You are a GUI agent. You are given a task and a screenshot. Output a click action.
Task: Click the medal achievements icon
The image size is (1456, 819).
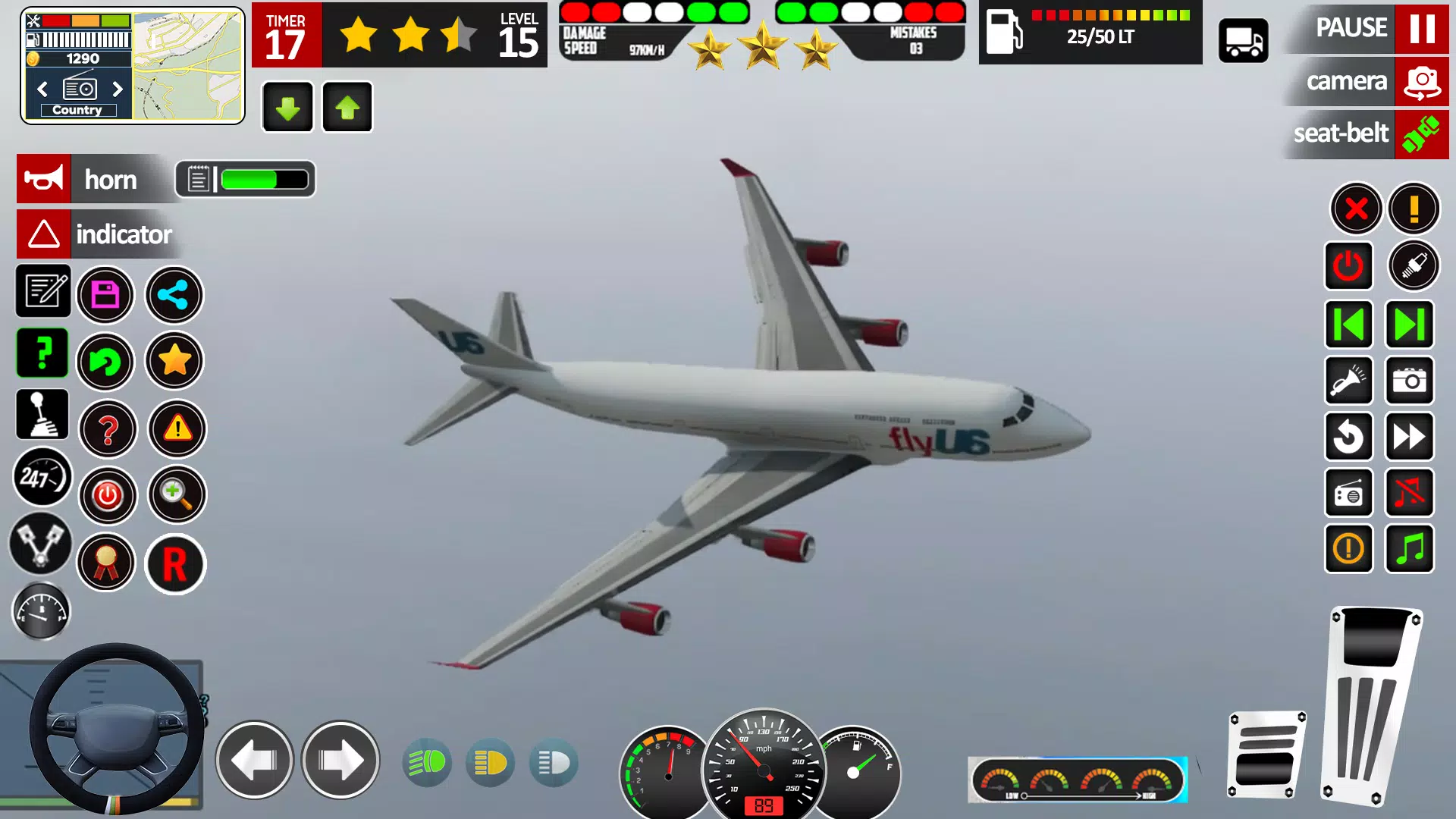click(x=106, y=563)
